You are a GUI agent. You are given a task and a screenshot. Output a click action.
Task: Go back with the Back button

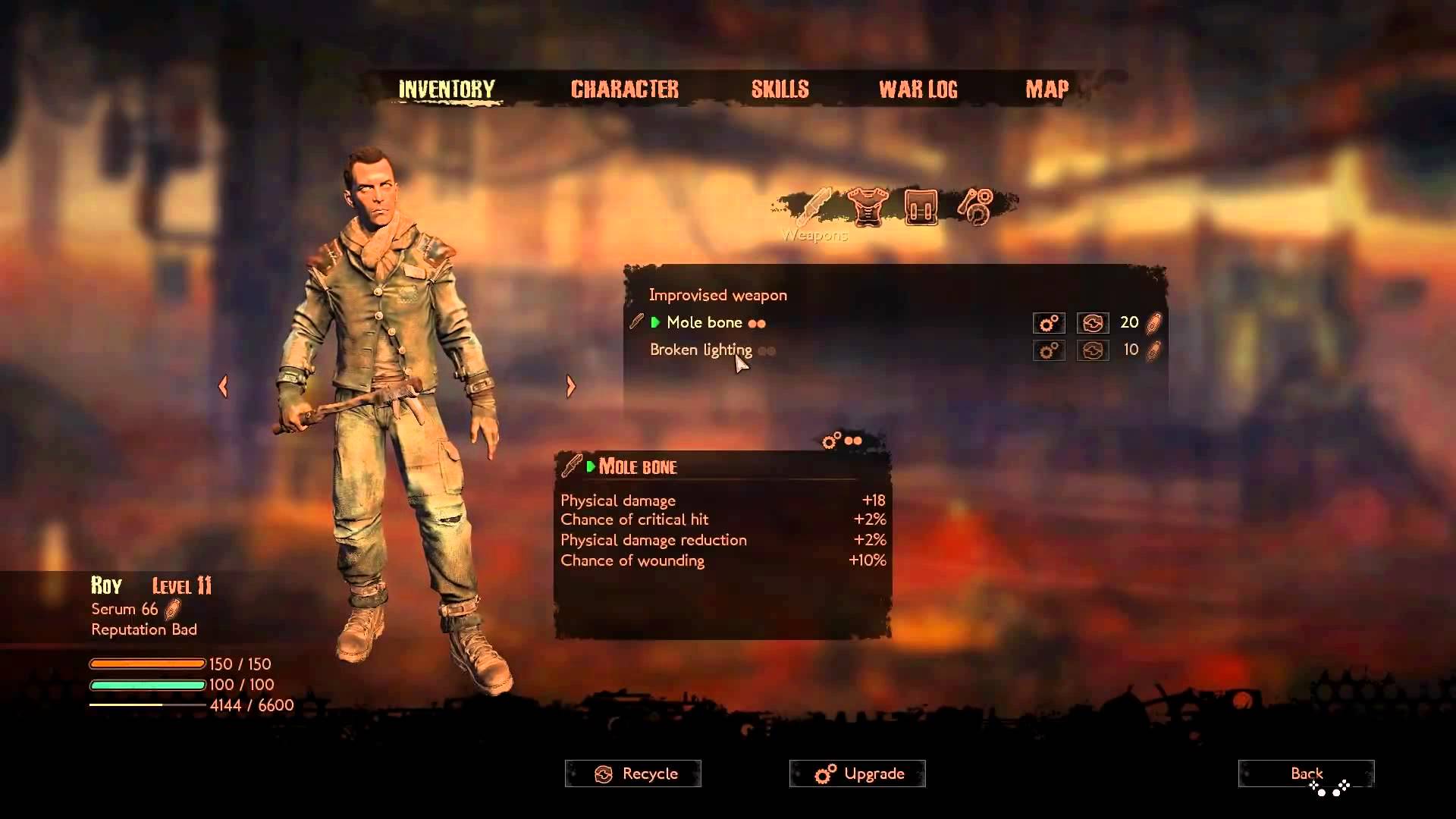pyautogui.click(x=1306, y=773)
